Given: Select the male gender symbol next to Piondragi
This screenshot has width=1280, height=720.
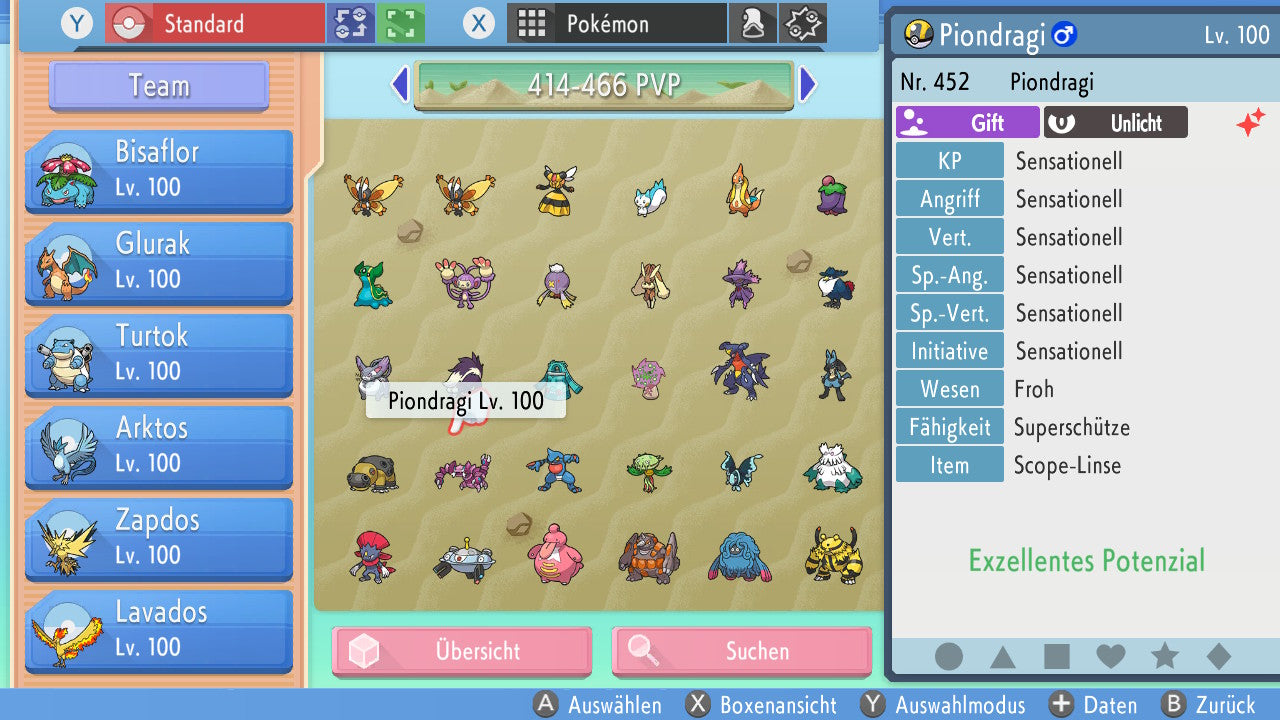Looking at the screenshot, I should point(1066,34).
